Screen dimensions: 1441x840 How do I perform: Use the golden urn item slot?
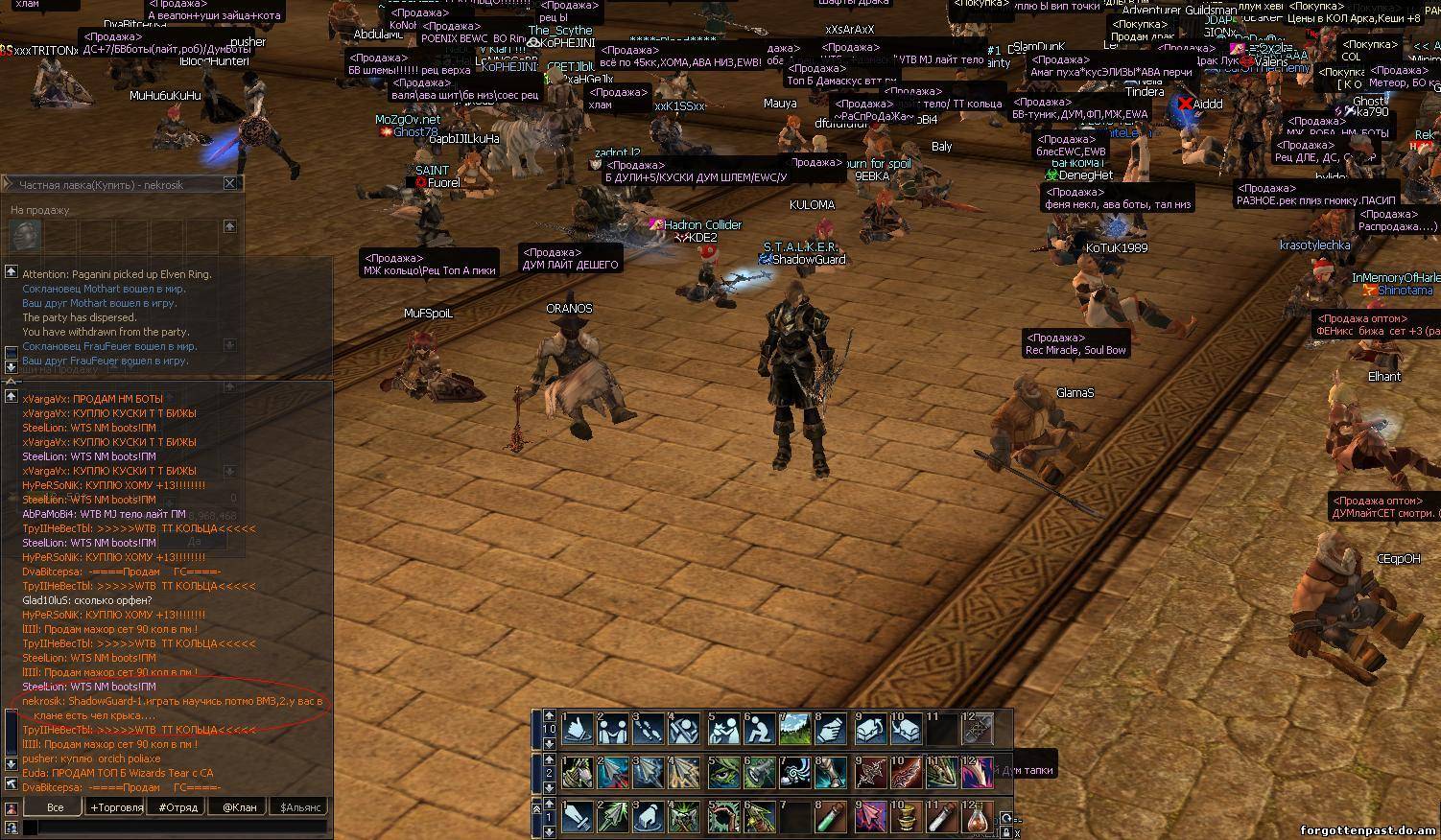[x=905, y=818]
